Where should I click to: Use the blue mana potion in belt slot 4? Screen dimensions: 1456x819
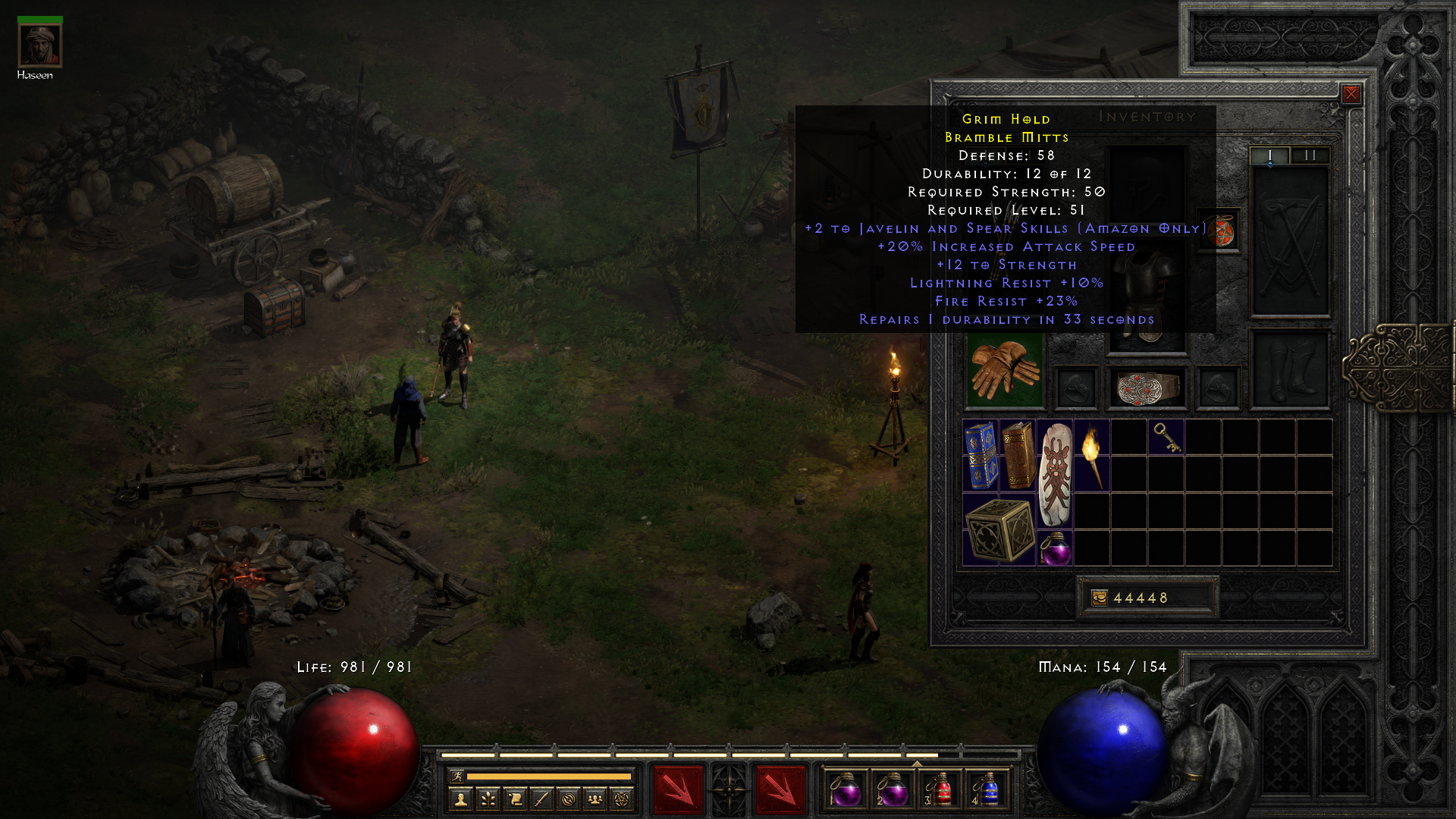[x=987, y=789]
